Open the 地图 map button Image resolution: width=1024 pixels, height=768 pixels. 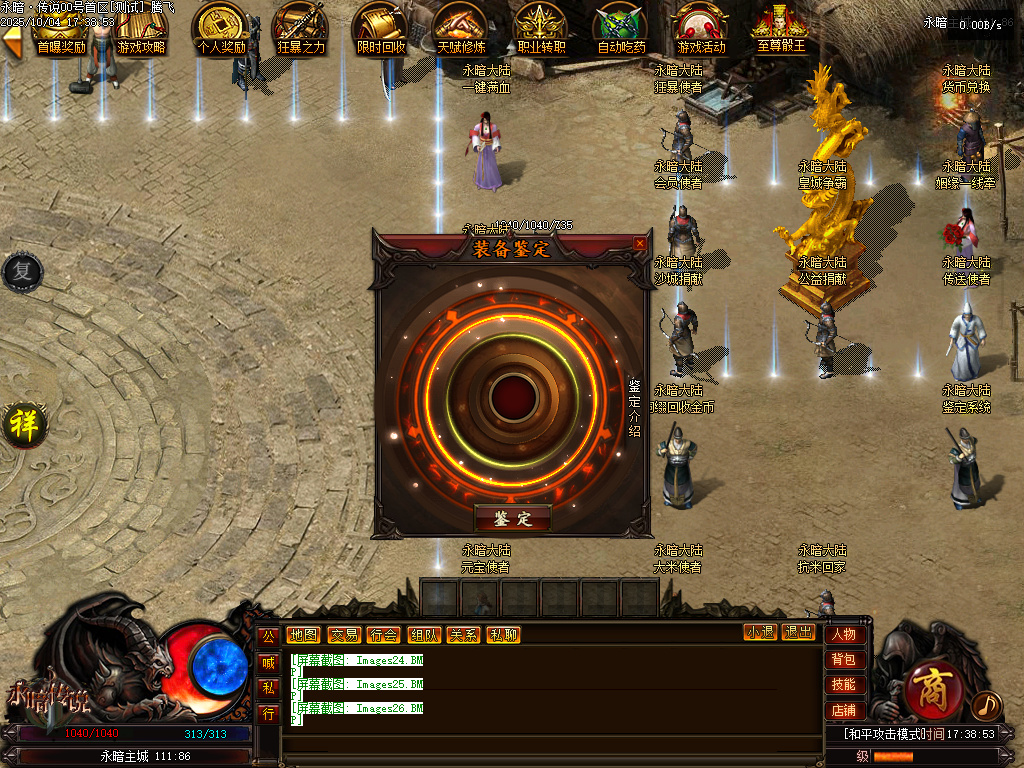(303, 634)
